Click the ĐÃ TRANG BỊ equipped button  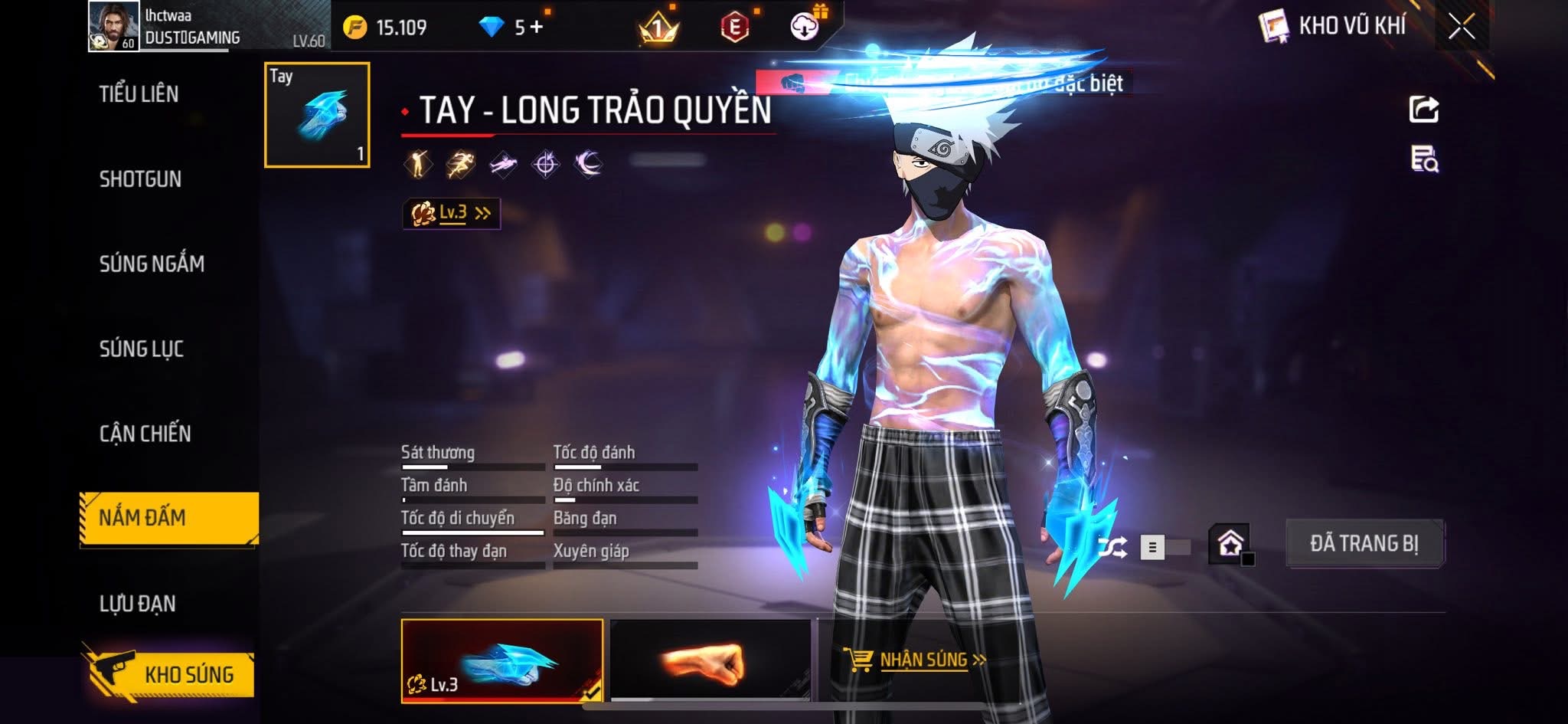tap(1364, 543)
